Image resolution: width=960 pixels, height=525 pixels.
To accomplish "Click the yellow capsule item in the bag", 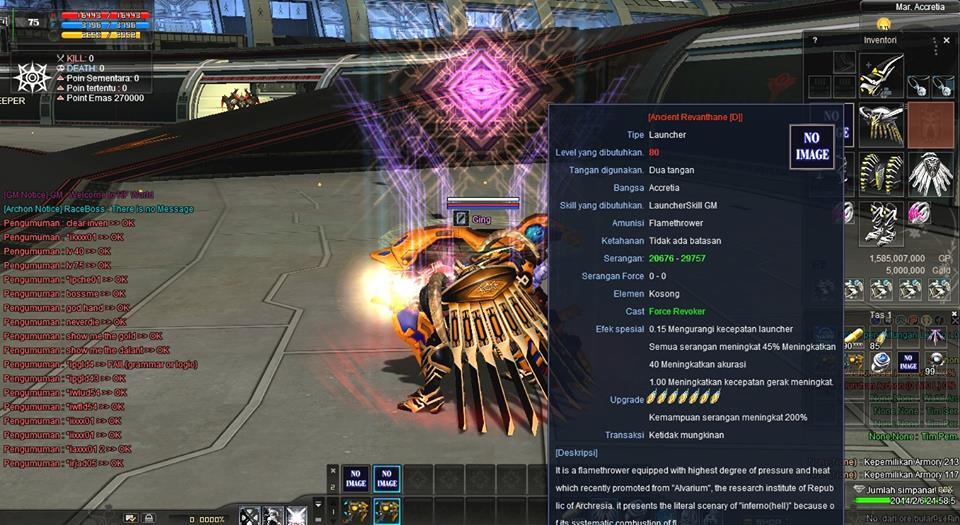I will 855,338.
